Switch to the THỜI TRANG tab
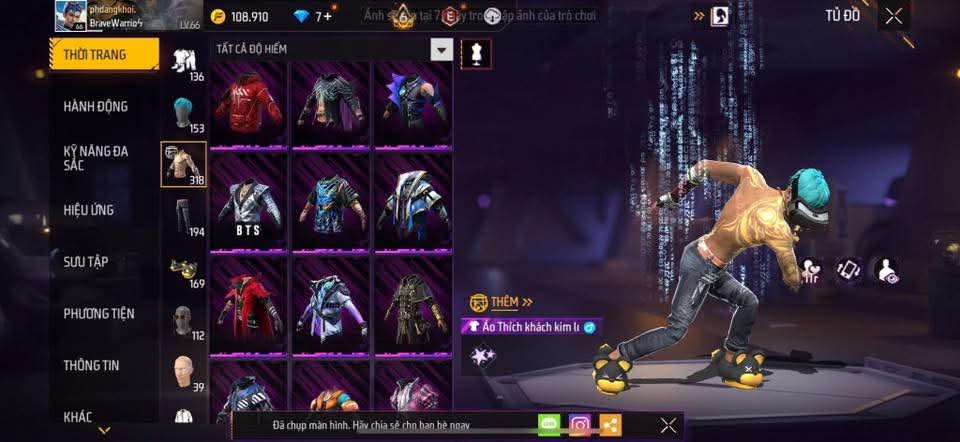Image resolution: width=960 pixels, height=442 pixels. click(x=104, y=54)
